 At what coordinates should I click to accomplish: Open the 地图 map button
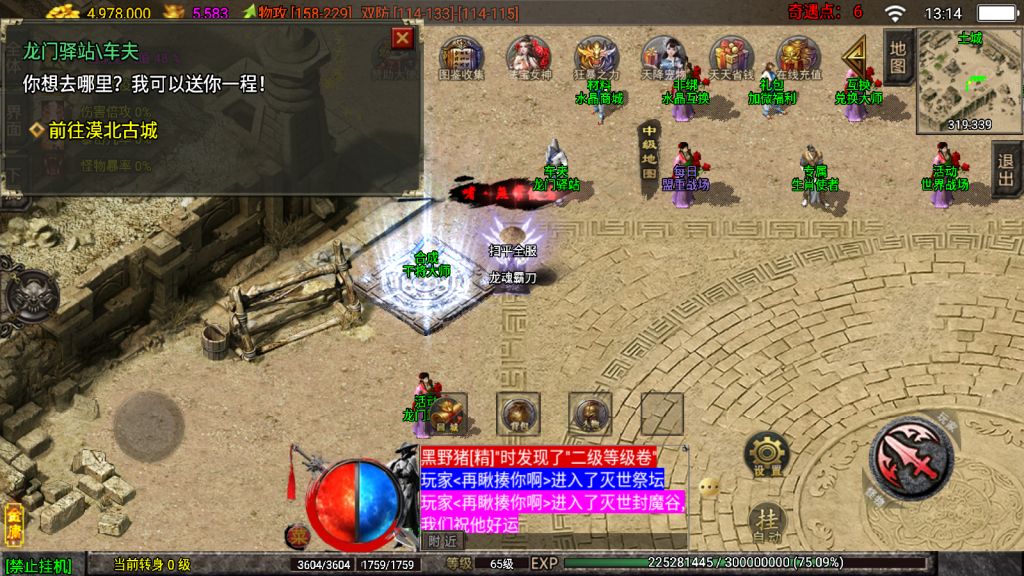(x=897, y=58)
